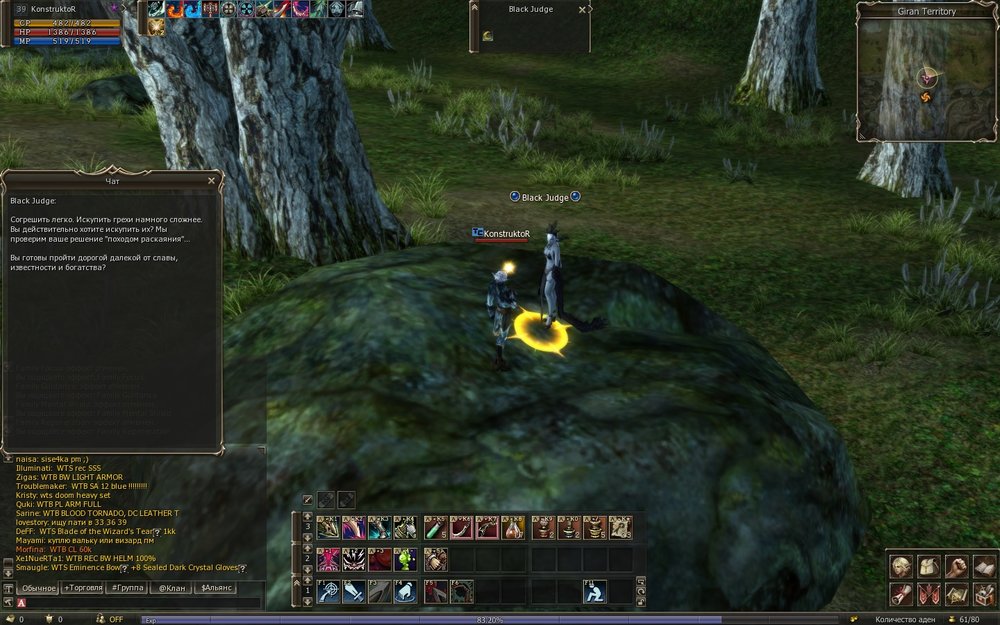This screenshot has width=1000, height=625.
Task: Use the sit-down action on hotbar
Action: click(595, 592)
